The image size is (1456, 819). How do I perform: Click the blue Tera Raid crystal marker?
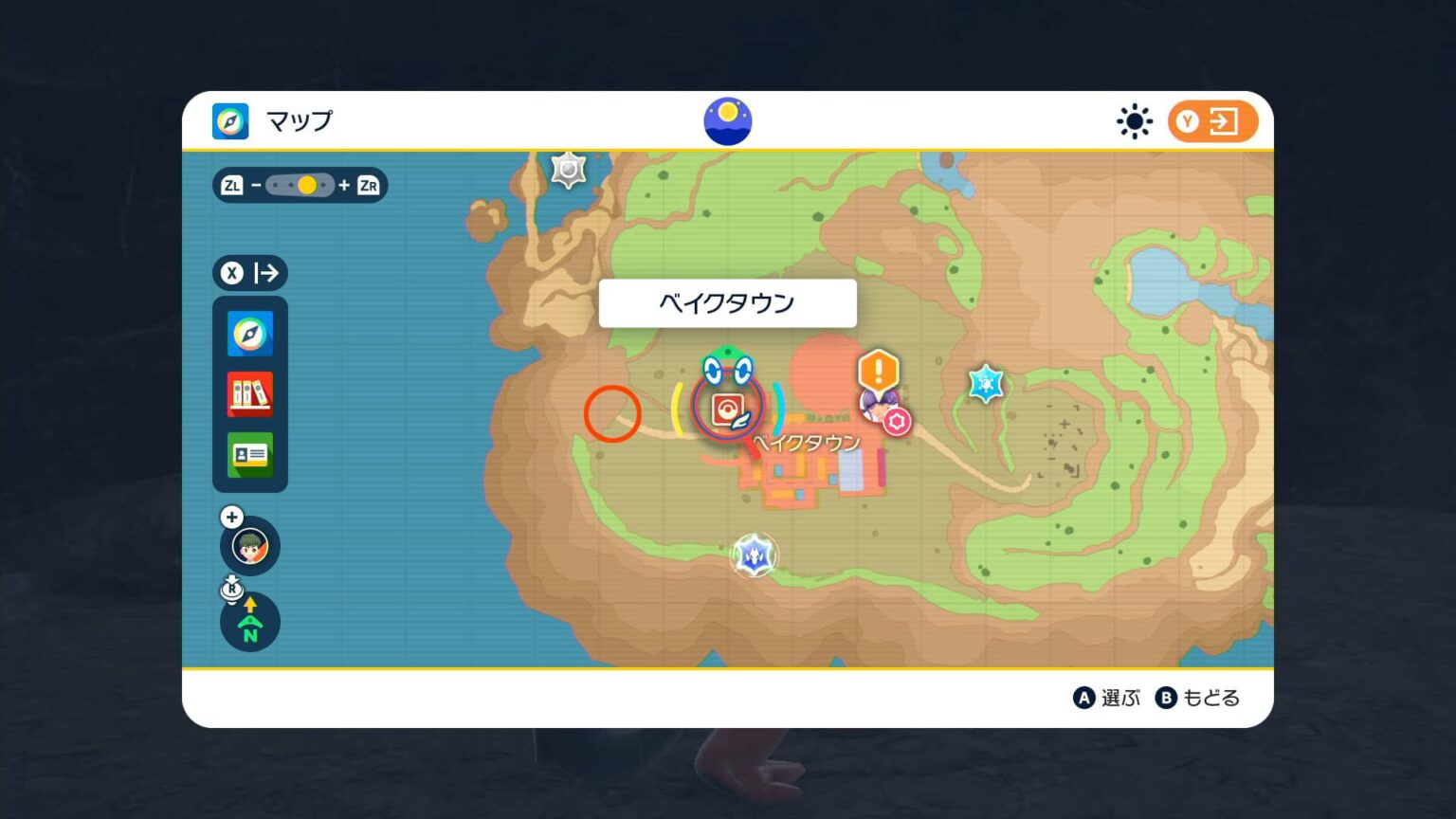pyautogui.click(x=985, y=384)
